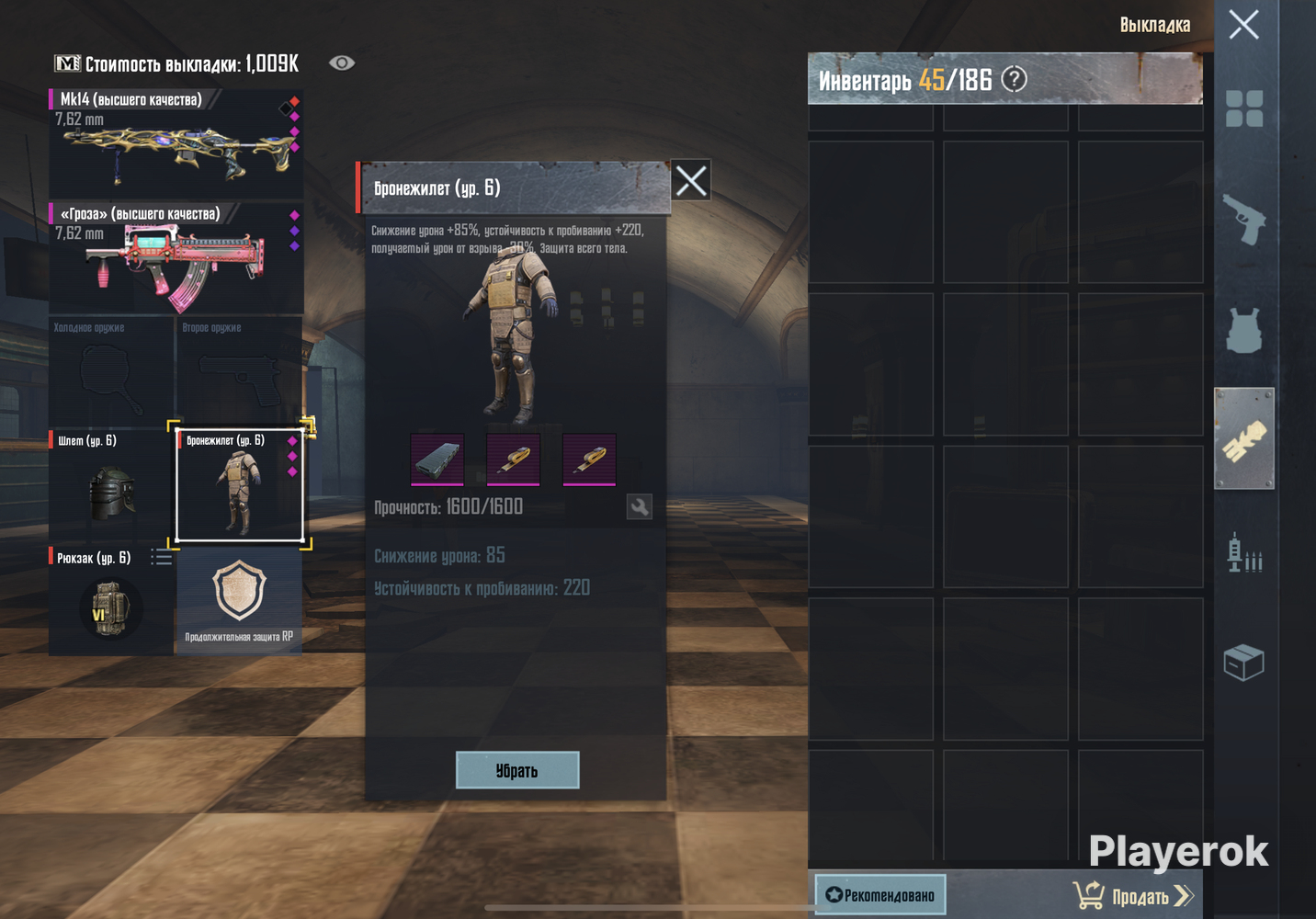Switch to the box items category tab
The height and width of the screenshot is (919, 1316).
pos(1244,662)
